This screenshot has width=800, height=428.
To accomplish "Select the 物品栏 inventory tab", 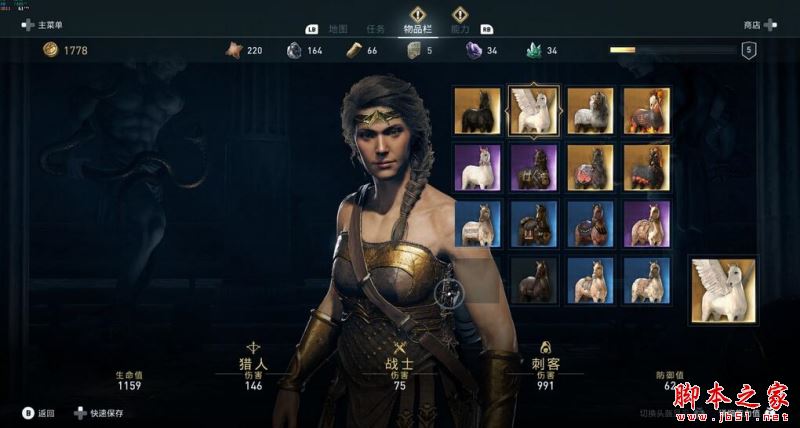I will 418,30.
